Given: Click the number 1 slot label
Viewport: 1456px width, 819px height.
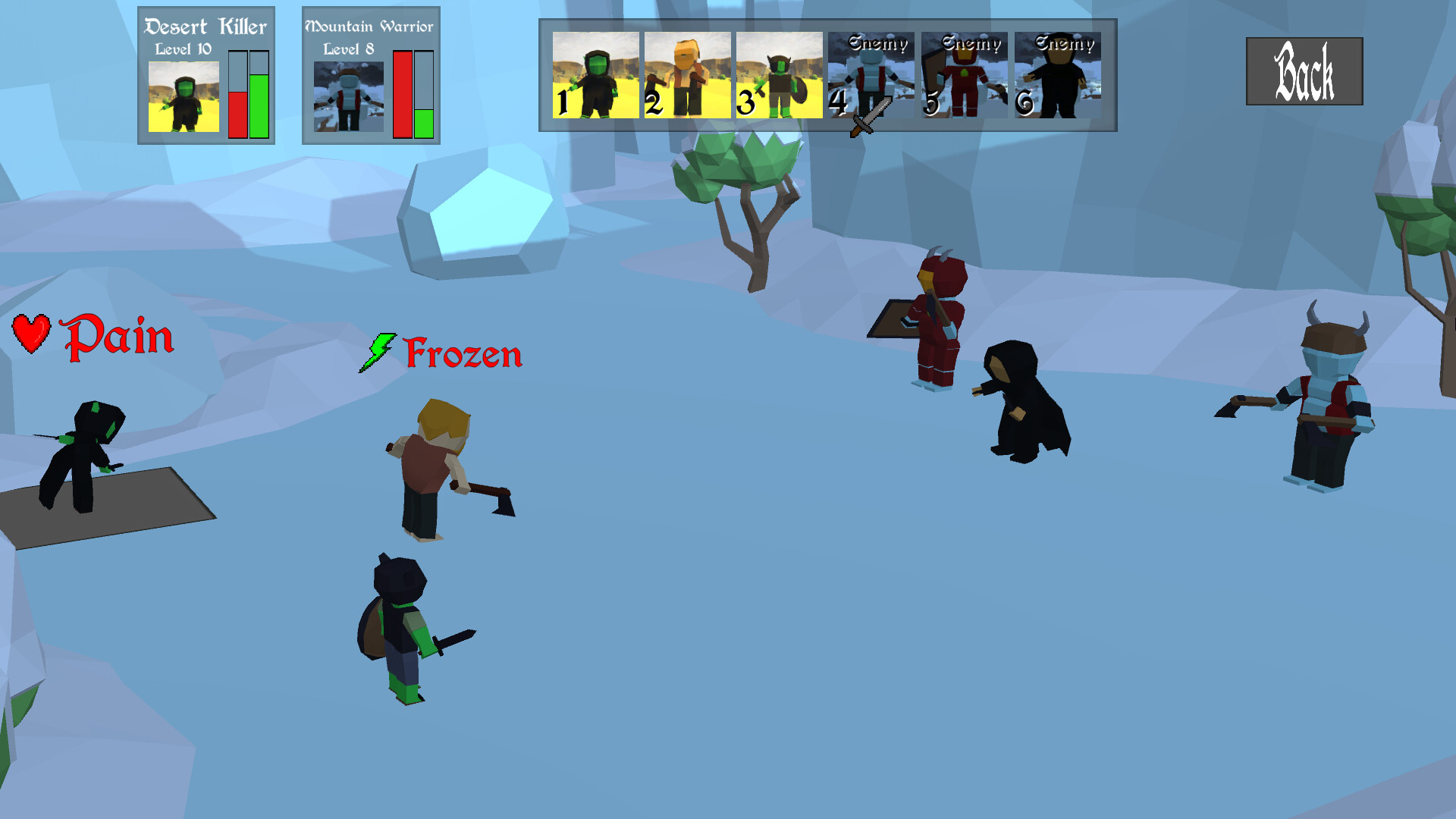Looking at the screenshot, I should (561, 102).
